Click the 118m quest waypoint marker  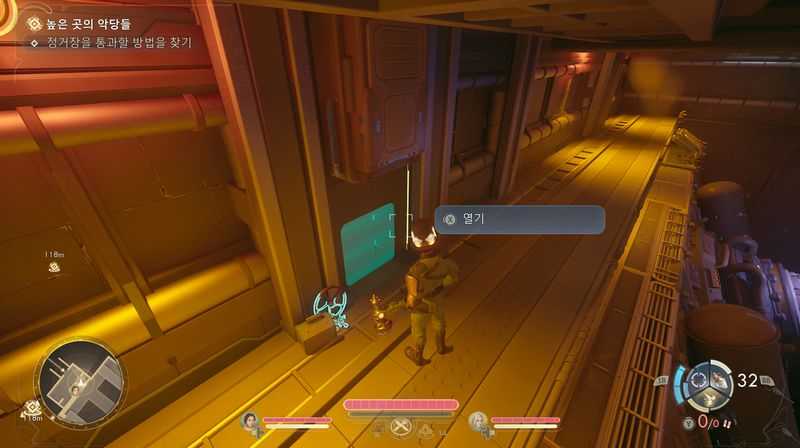click(55, 265)
